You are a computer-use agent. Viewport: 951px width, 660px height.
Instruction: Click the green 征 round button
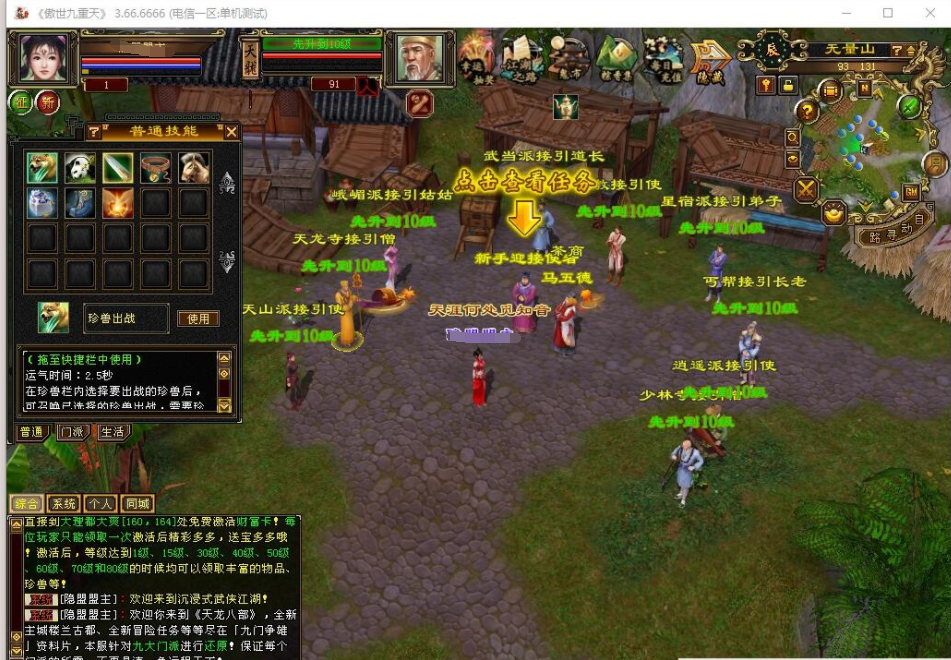coord(21,102)
